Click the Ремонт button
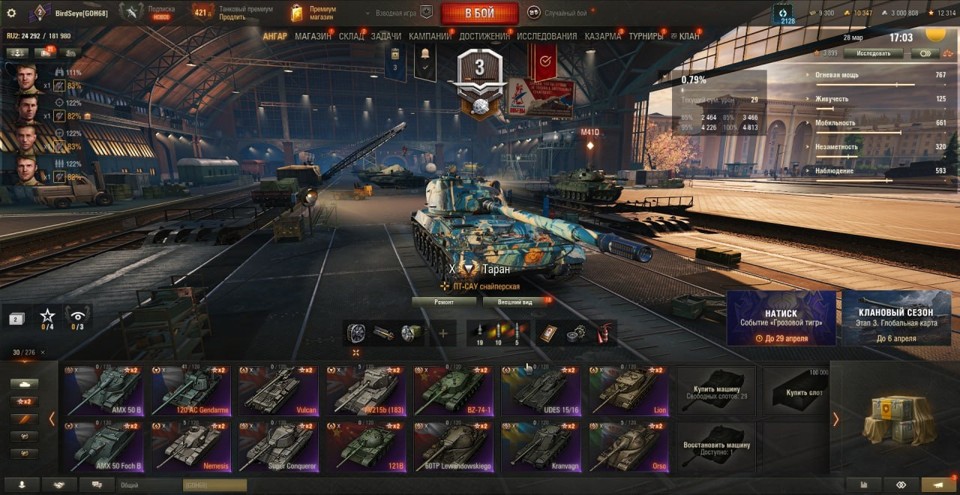This screenshot has width=960, height=495. 442,301
